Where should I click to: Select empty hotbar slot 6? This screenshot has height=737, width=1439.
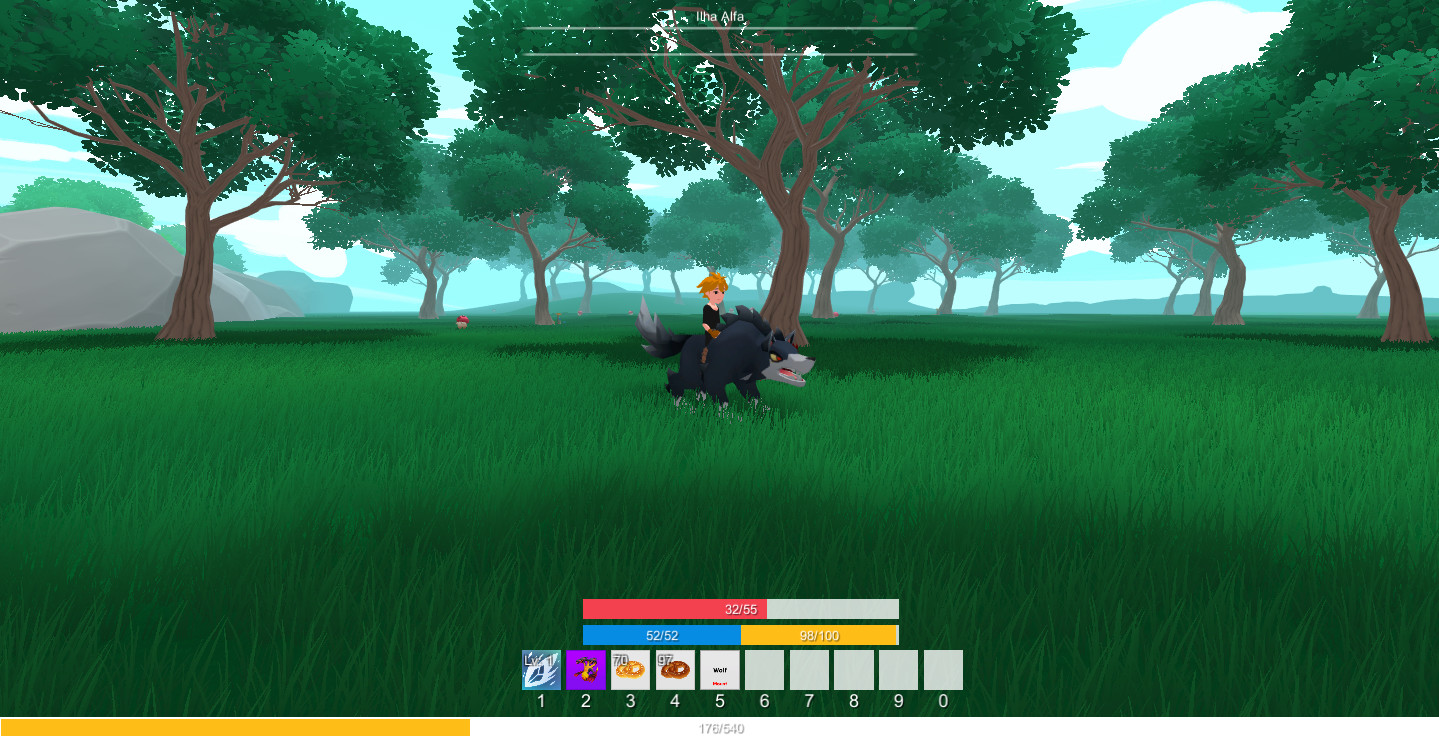764,670
